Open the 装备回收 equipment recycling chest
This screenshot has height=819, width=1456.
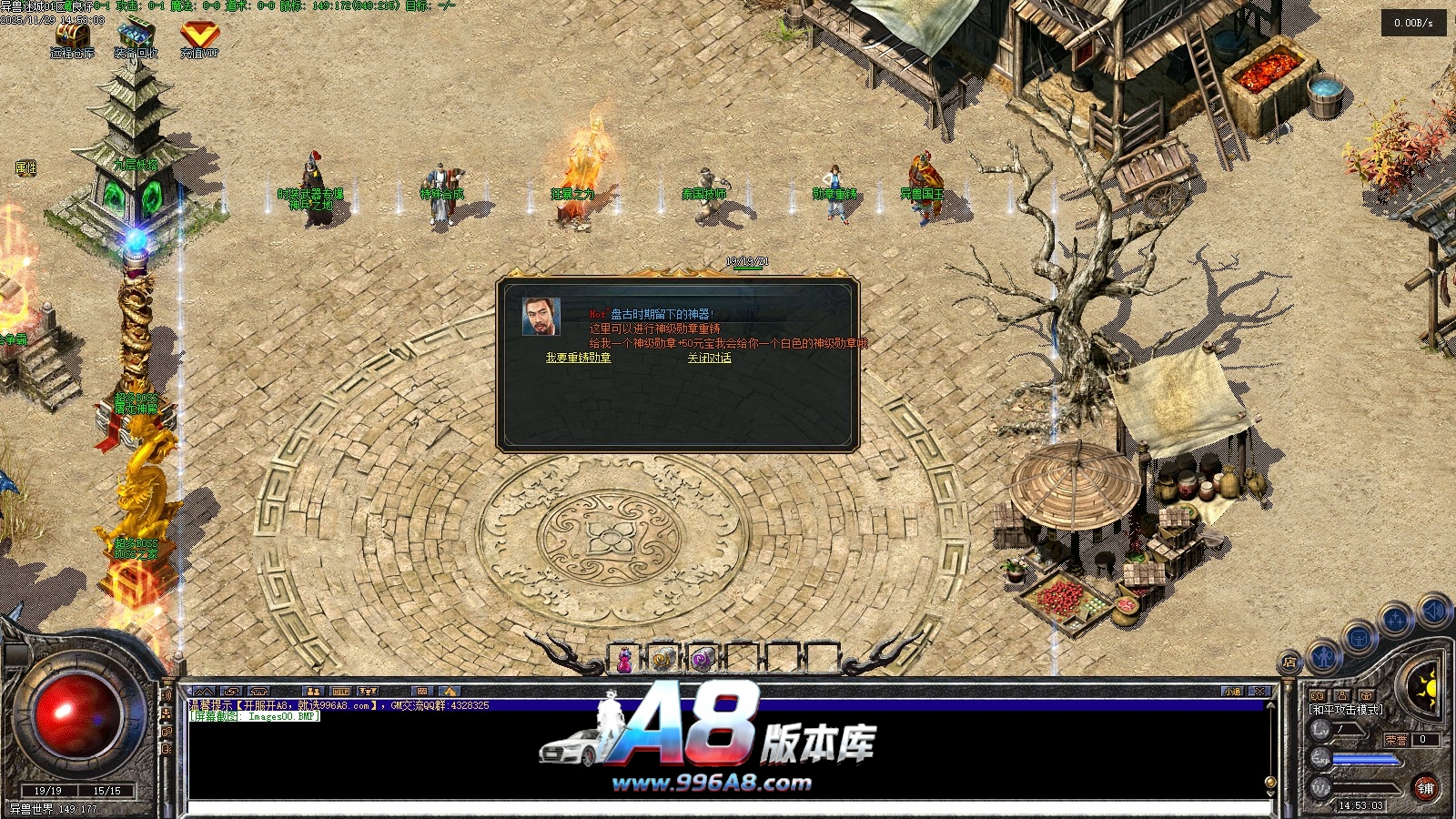[136, 37]
